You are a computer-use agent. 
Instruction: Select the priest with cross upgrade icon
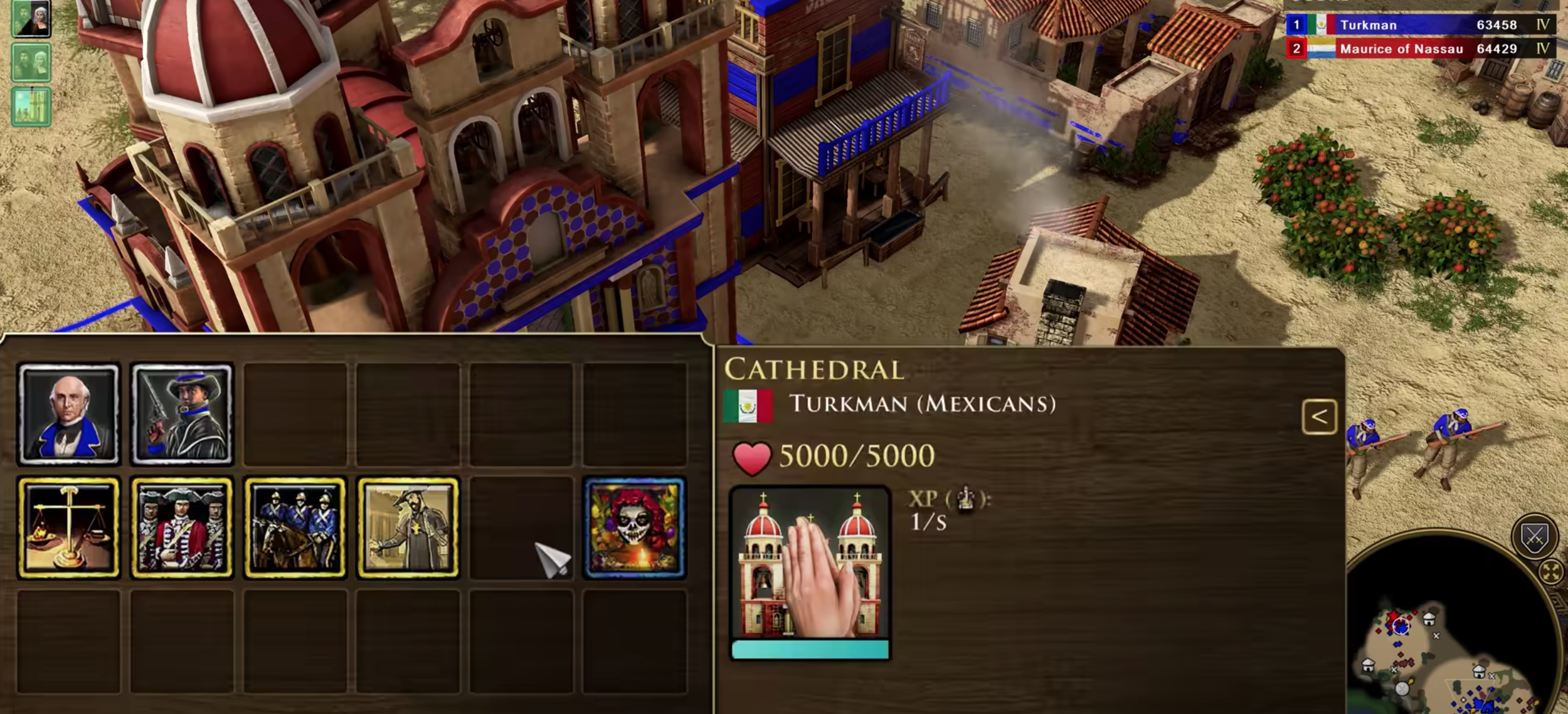click(x=408, y=528)
